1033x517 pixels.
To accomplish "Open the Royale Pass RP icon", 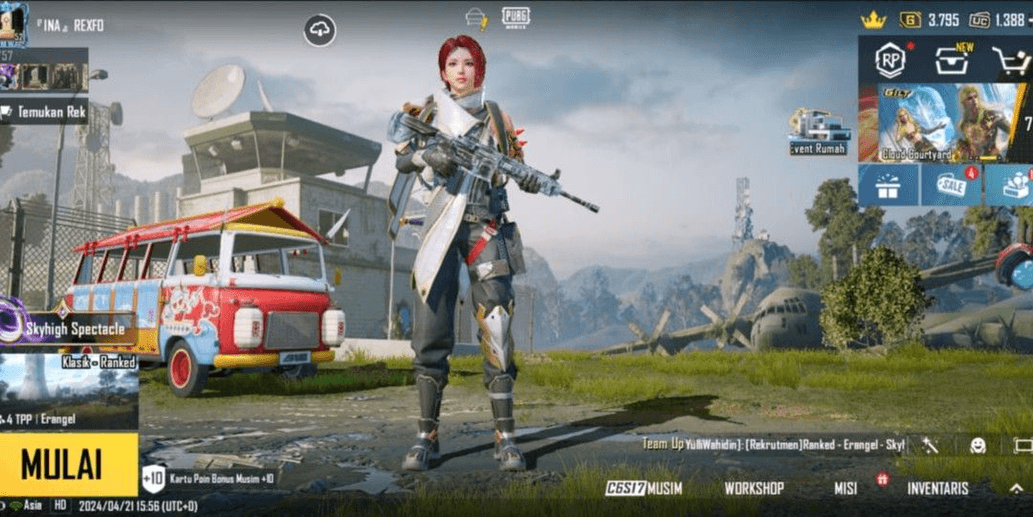I will click(889, 61).
